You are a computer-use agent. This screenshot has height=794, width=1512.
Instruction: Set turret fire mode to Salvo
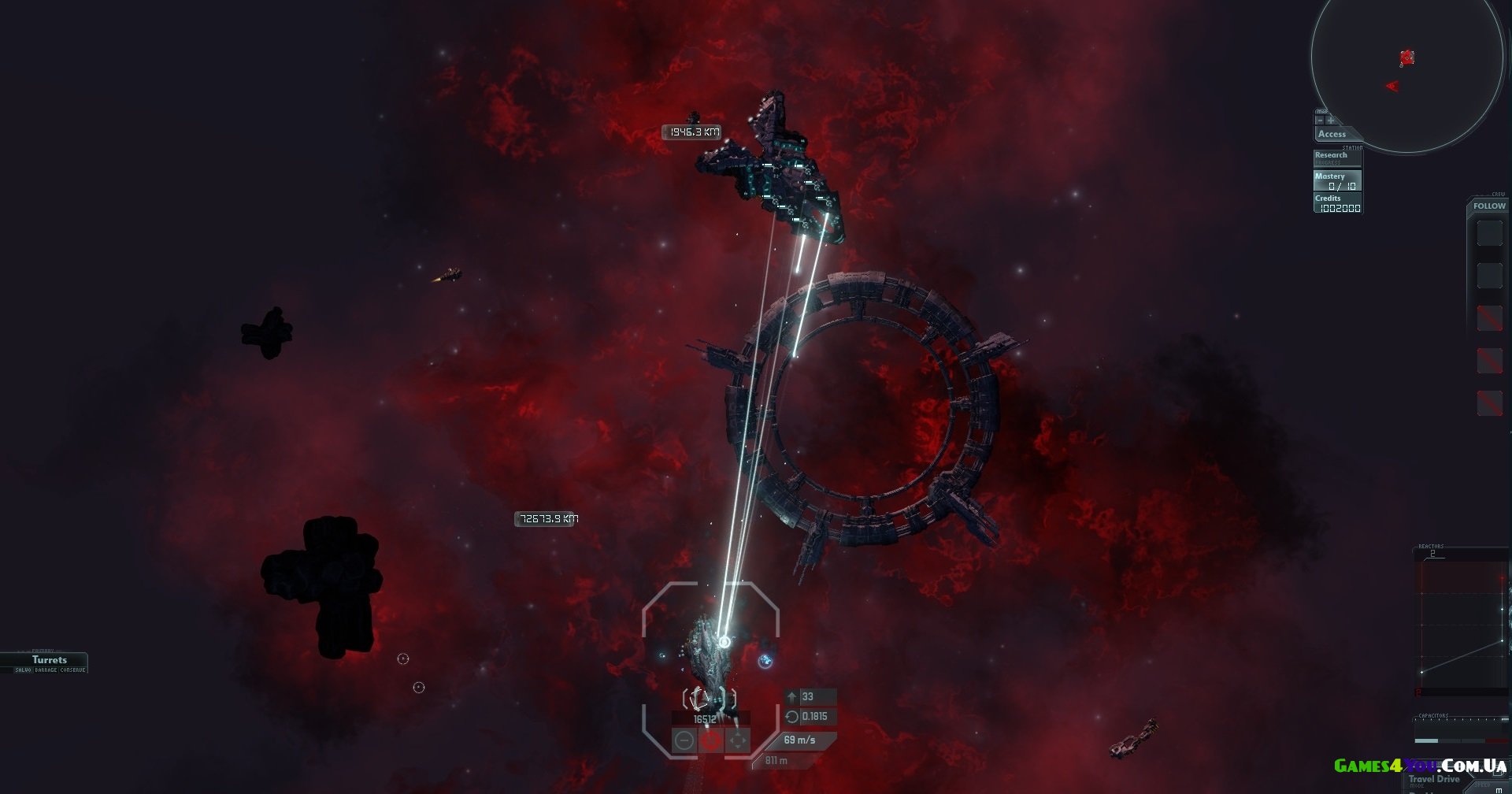point(24,670)
